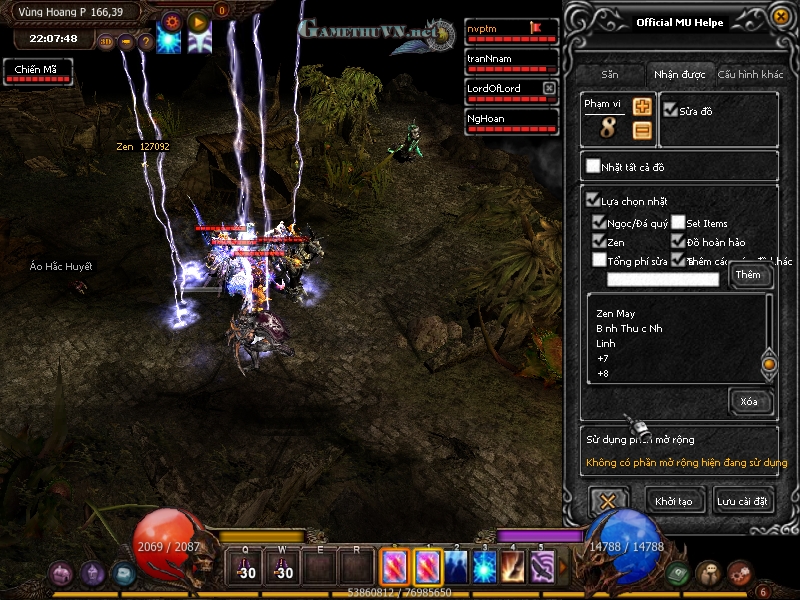This screenshot has height=600, width=800.
Task: Start the helper with the play icon
Action: click(198, 20)
